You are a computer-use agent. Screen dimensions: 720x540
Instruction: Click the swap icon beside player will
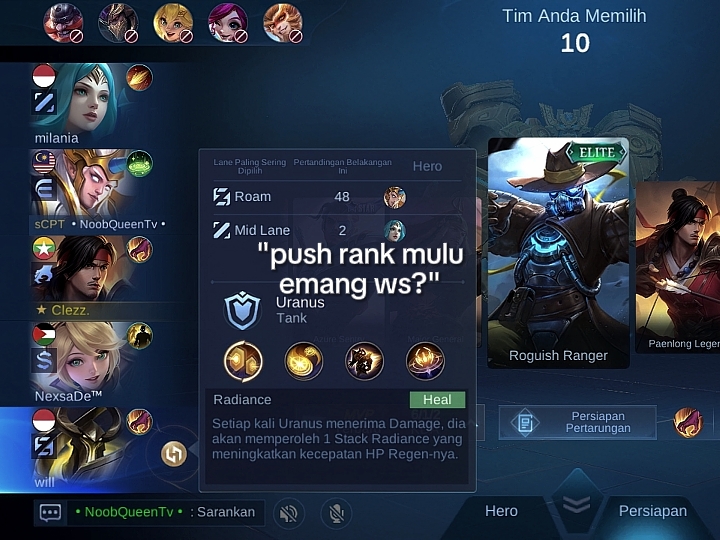(x=174, y=454)
